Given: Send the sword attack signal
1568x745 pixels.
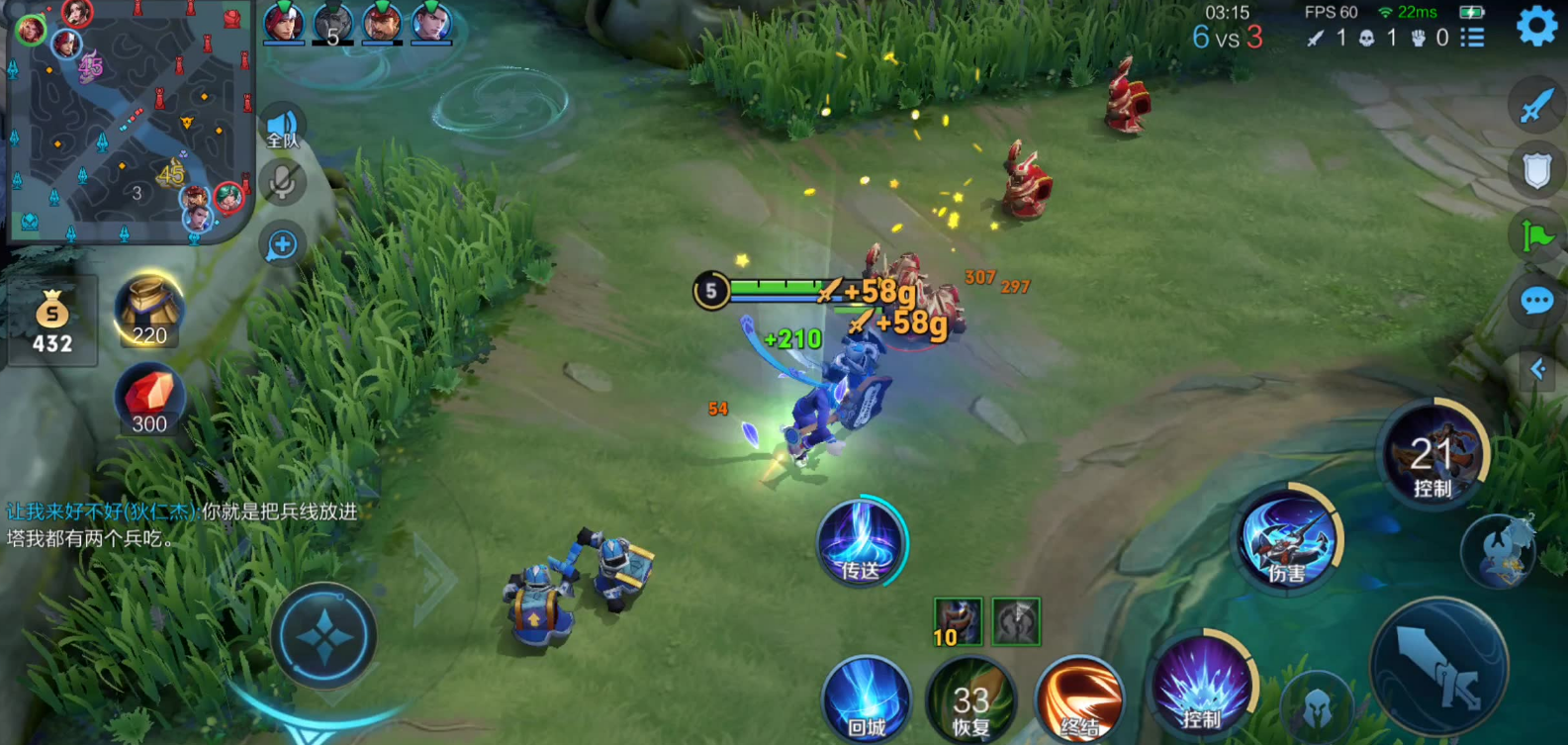Looking at the screenshot, I should (1536, 105).
